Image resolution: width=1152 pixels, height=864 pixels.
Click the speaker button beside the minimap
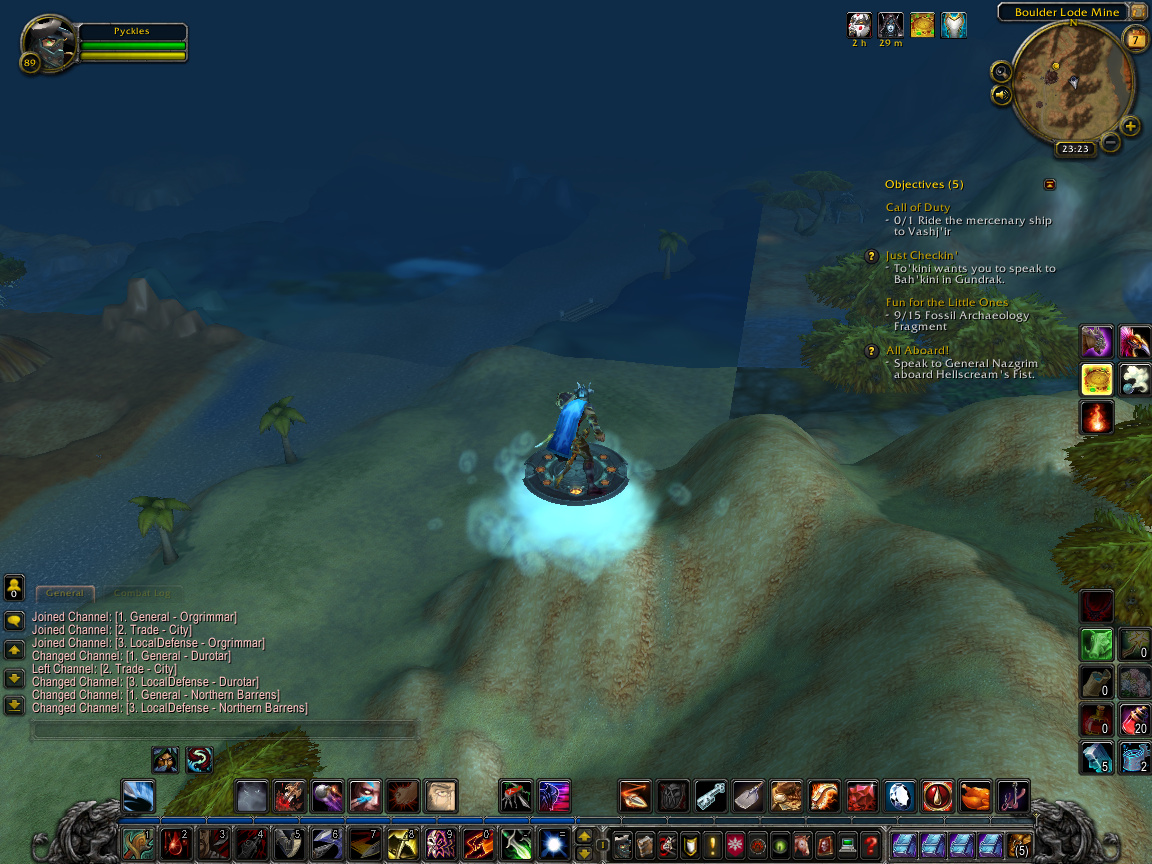pos(1001,95)
